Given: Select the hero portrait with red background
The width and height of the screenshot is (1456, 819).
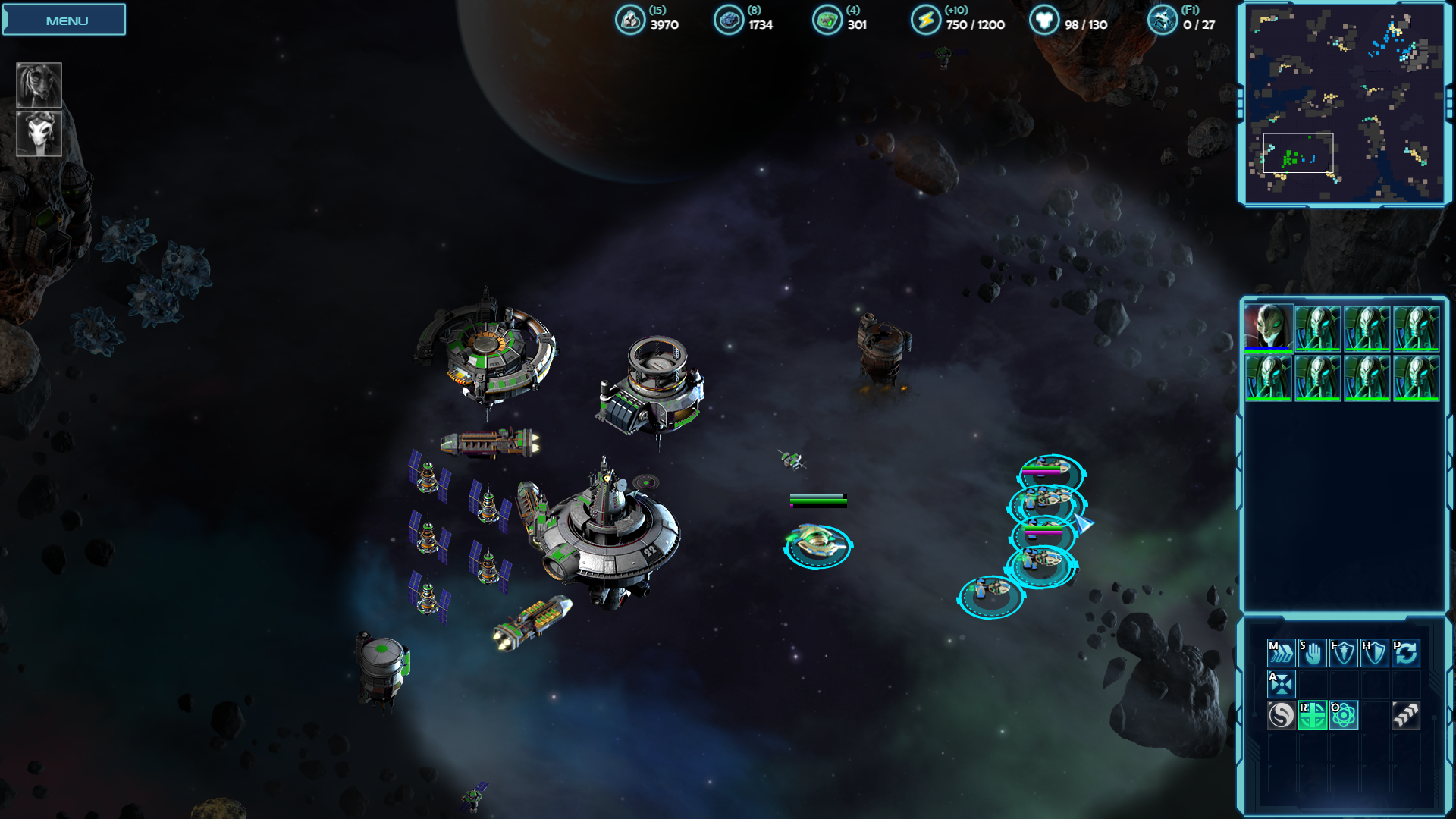Looking at the screenshot, I should [1268, 328].
